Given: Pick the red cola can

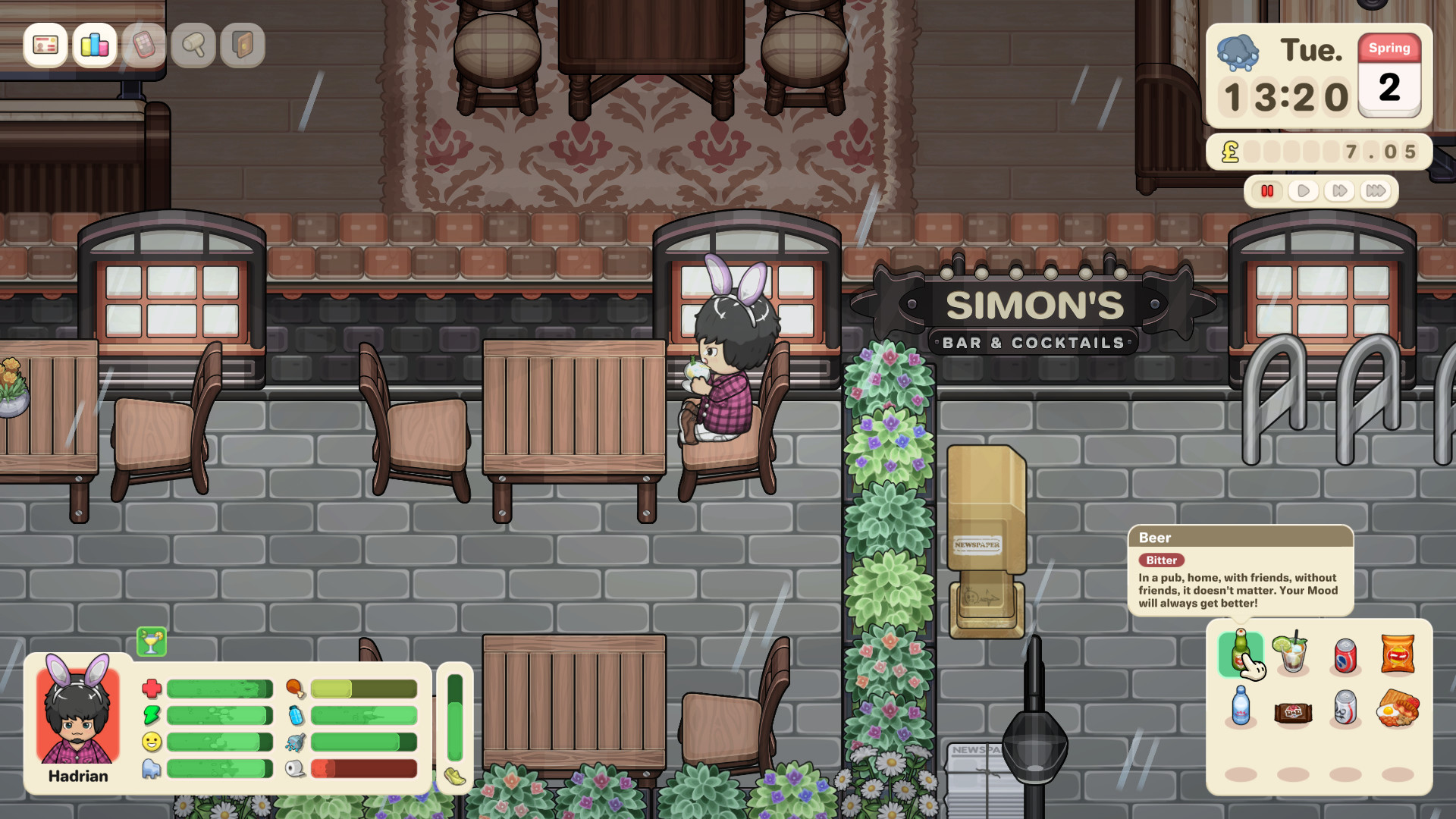Looking at the screenshot, I should pos(1344,657).
